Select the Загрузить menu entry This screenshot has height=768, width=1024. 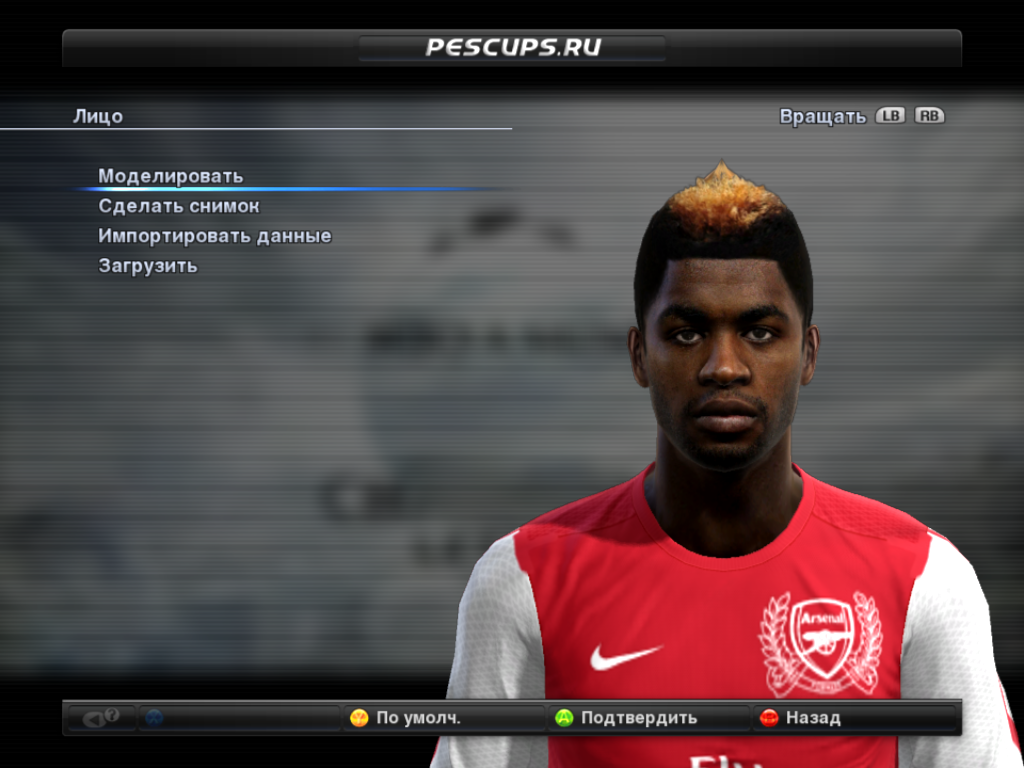[148, 266]
